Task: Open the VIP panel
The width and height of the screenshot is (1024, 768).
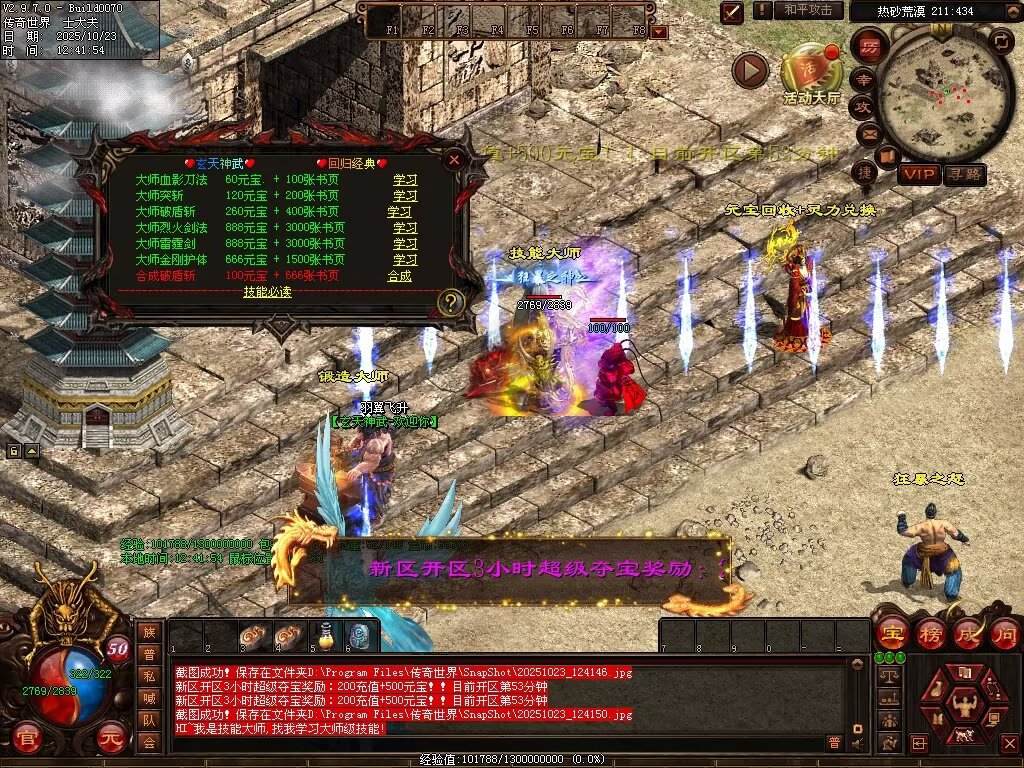Action: (x=918, y=174)
